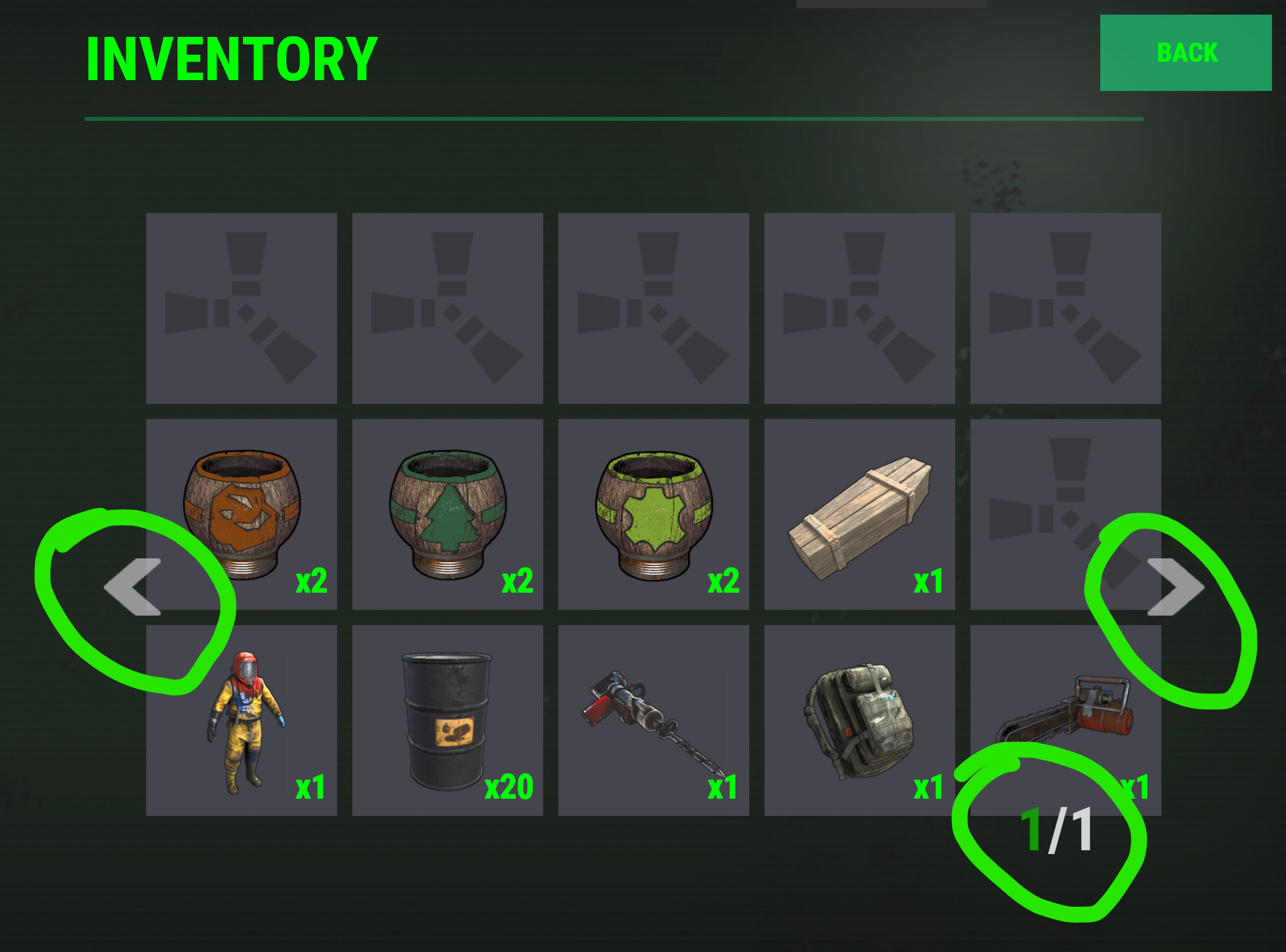Click the green BACK button
This screenshot has height=952, width=1286.
tap(1186, 53)
